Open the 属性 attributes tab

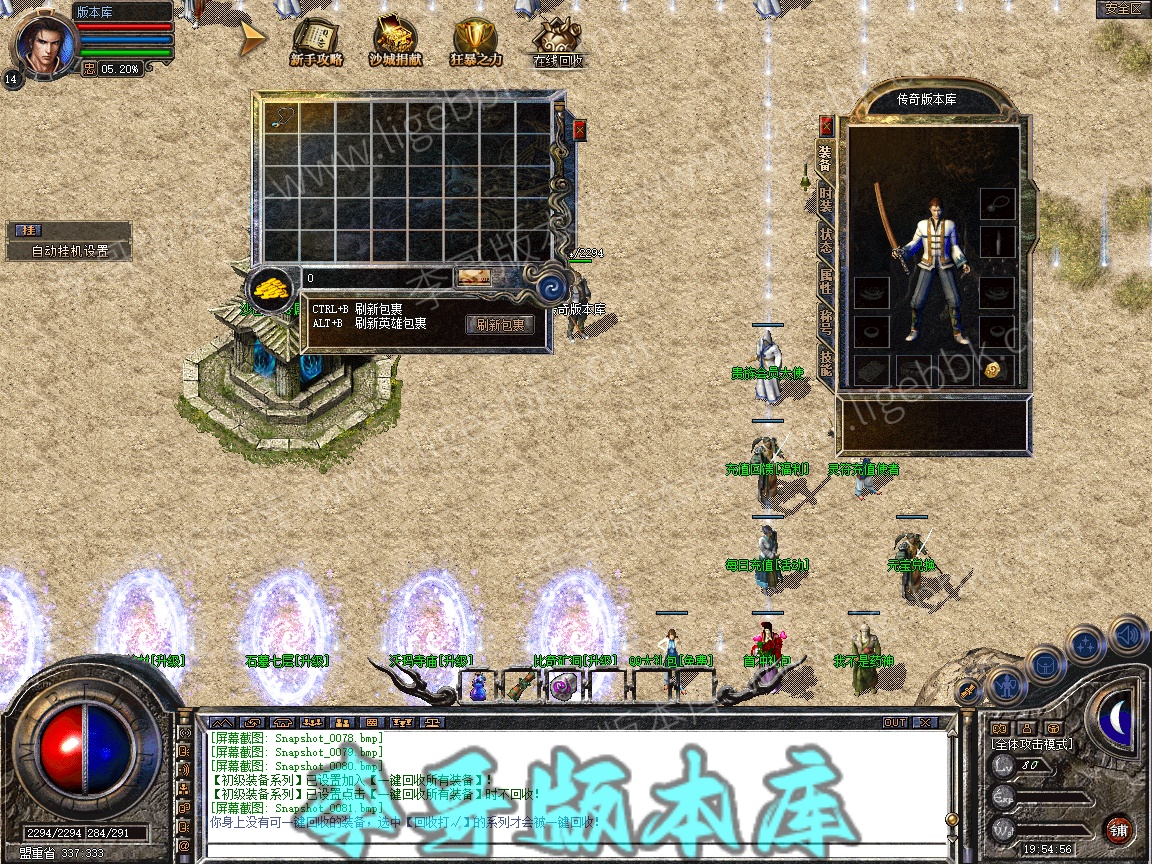pos(826,281)
